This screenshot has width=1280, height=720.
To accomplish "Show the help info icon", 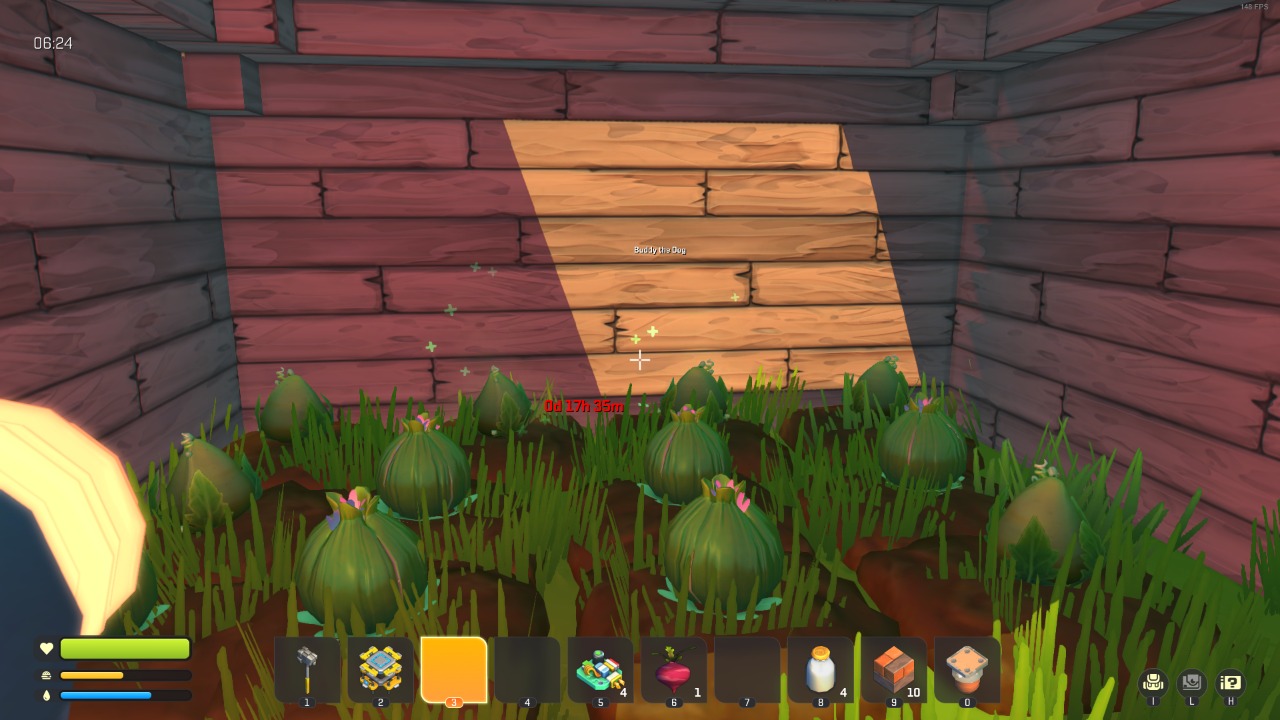I will [1230, 683].
